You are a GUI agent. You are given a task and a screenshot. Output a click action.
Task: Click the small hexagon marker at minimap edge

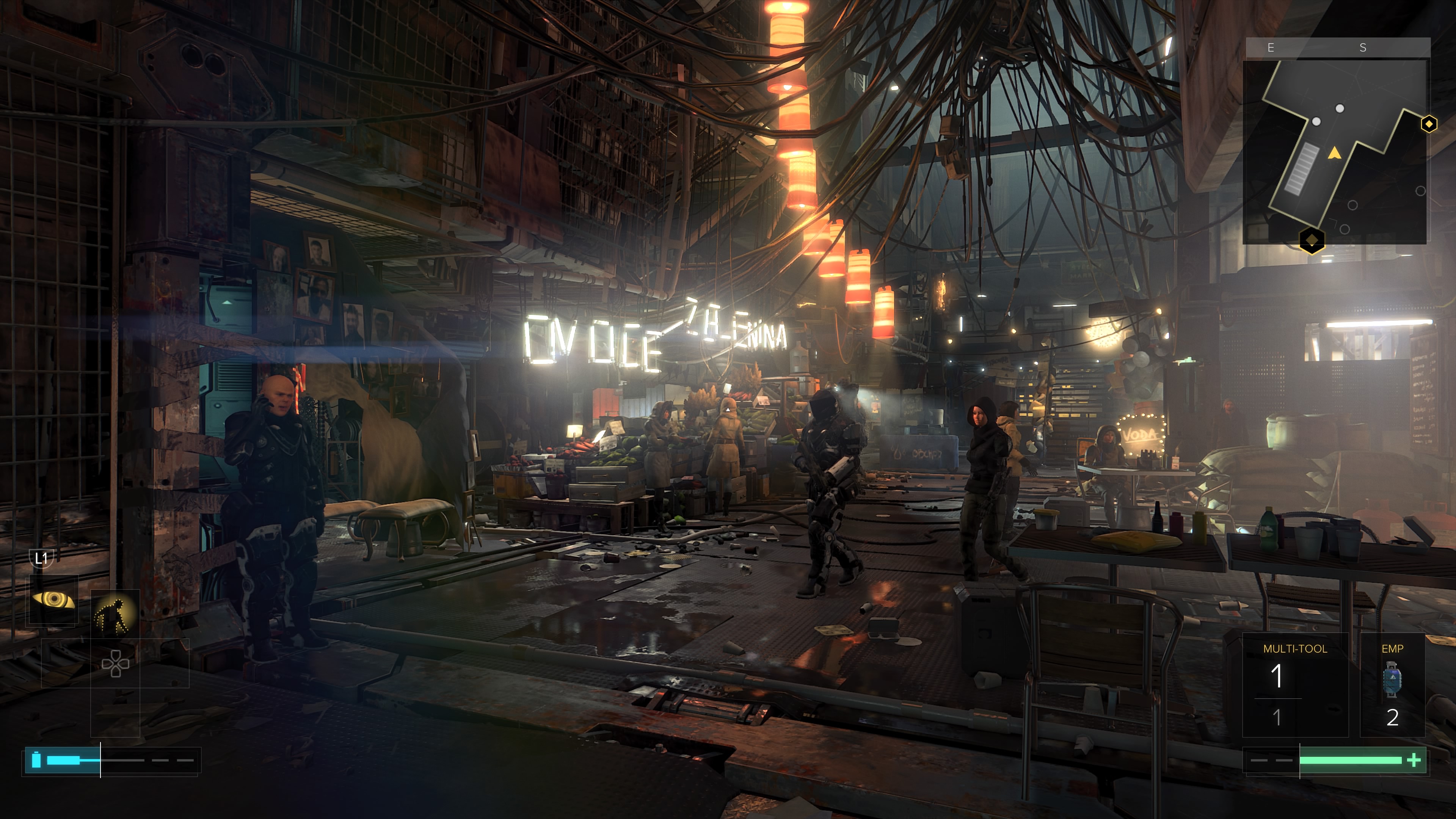[1428, 124]
